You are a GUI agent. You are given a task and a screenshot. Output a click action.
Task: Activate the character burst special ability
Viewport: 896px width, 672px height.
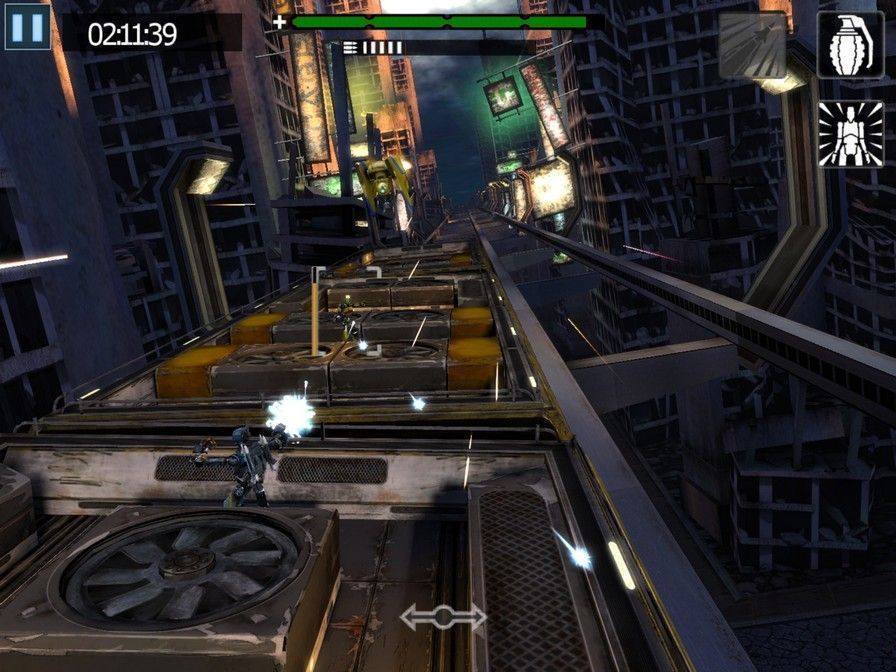point(850,133)
